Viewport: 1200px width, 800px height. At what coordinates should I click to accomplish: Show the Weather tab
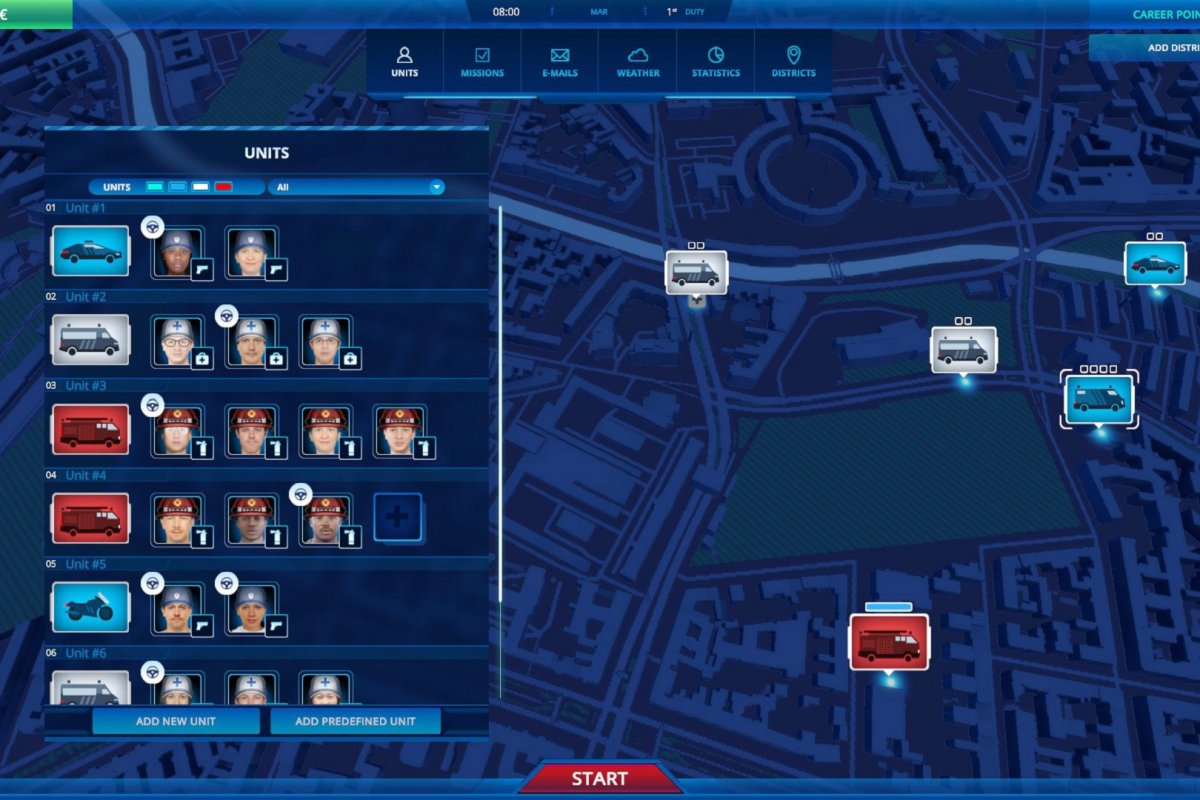pyautogui.click(x=638, y=61)
